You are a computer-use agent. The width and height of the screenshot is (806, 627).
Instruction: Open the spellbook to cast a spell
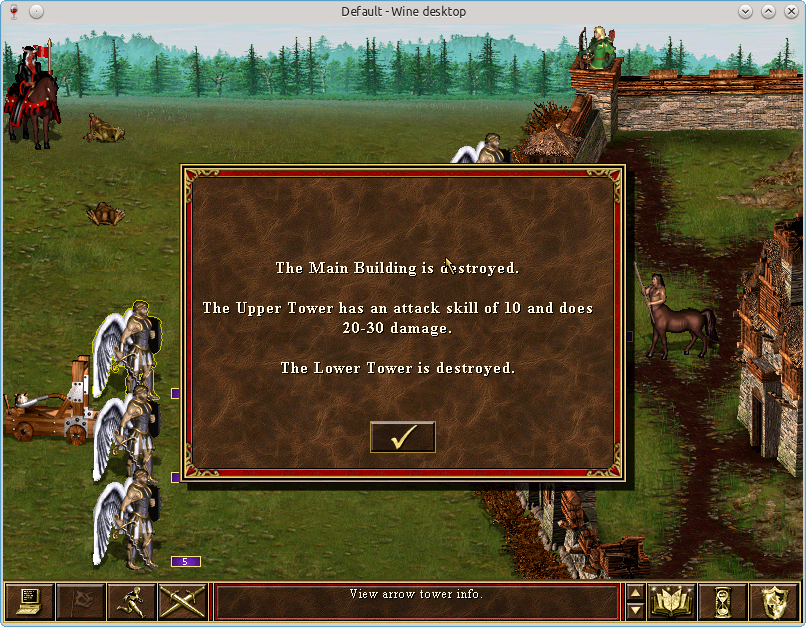point(672,601)
